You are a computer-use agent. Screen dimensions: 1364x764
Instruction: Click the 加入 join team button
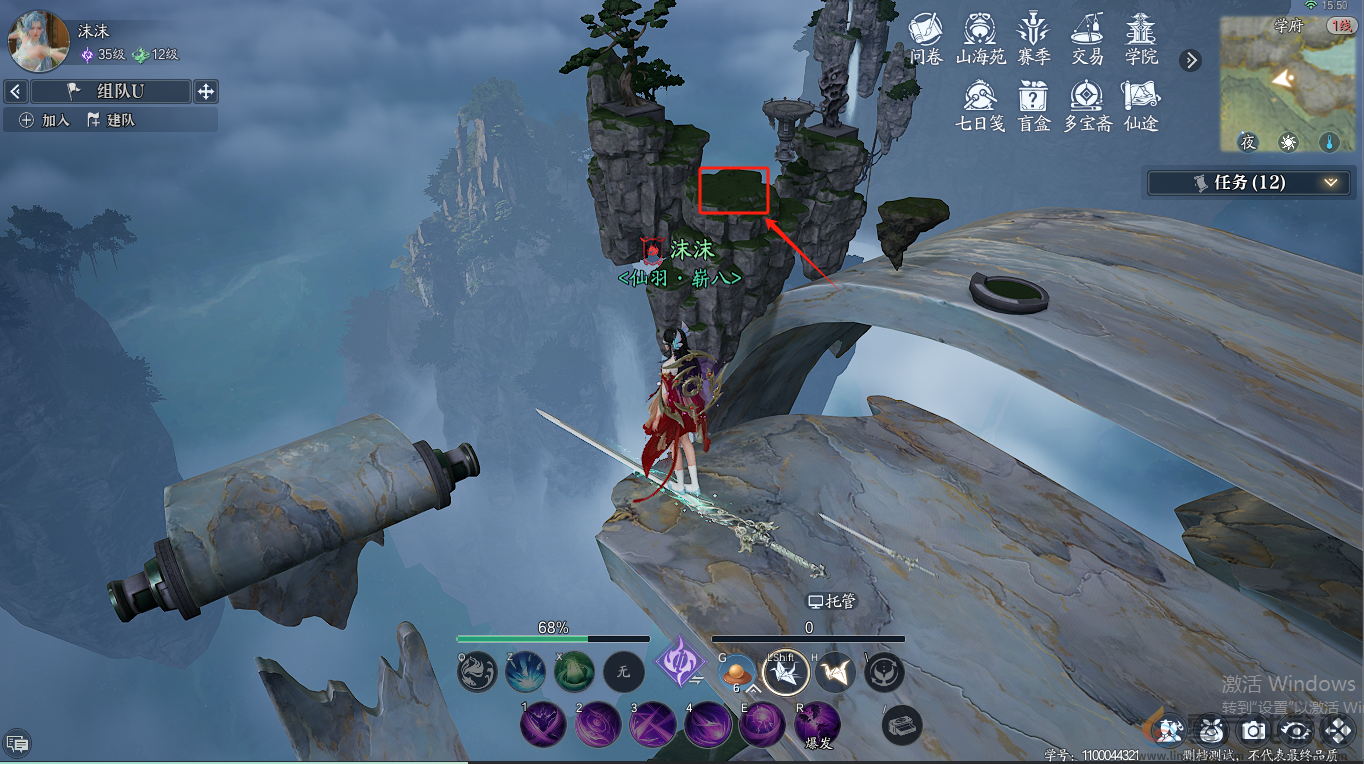click(x=45, y=120)
